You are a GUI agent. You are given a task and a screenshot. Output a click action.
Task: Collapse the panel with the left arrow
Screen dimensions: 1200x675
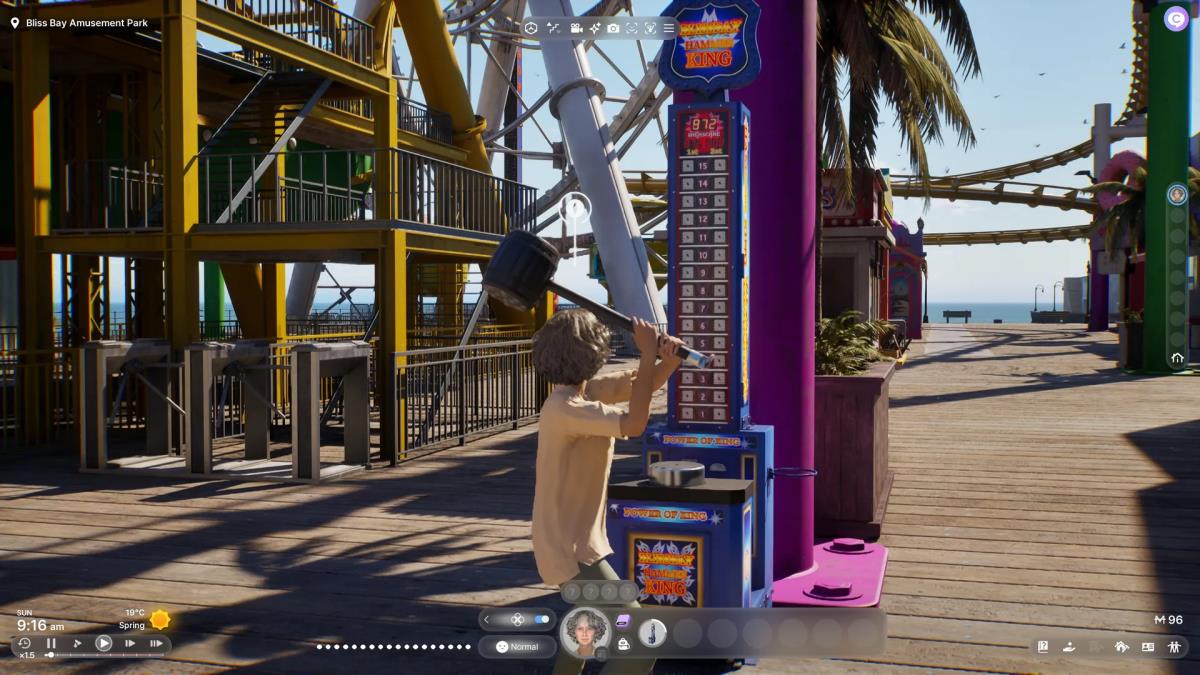[487, 619]
